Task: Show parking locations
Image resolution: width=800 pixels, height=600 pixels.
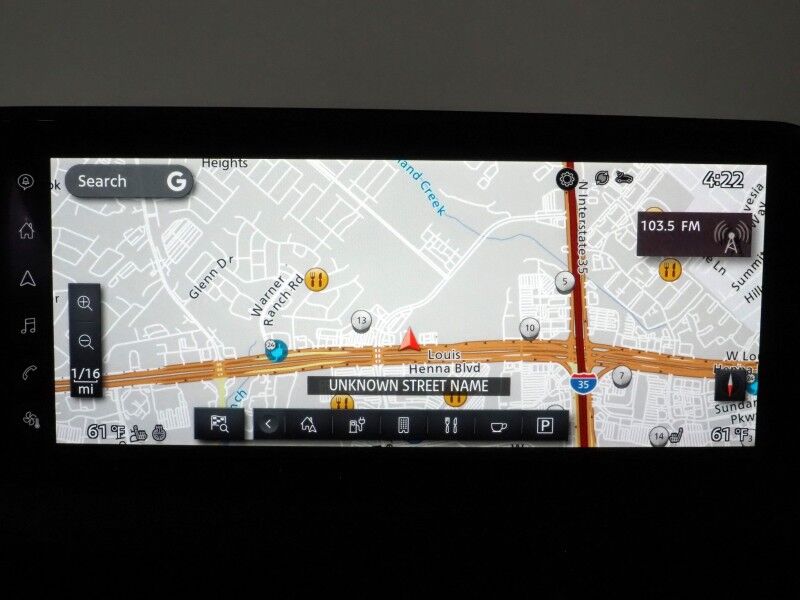Action: tap(544, 425)
